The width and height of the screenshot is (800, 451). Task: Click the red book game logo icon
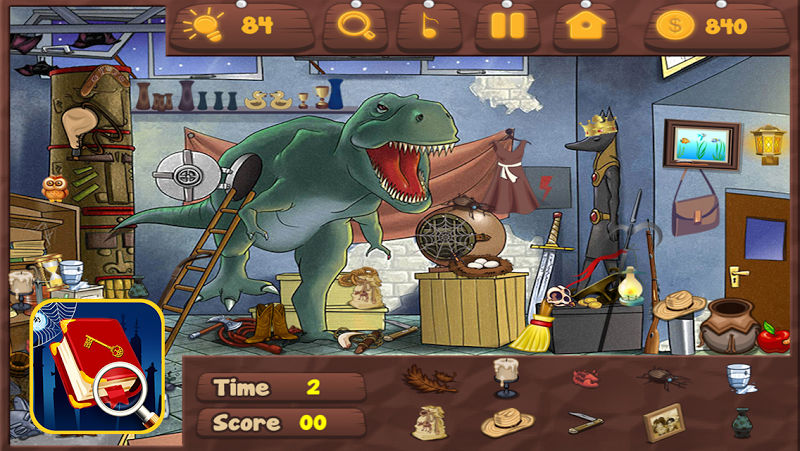click(97, 365)
